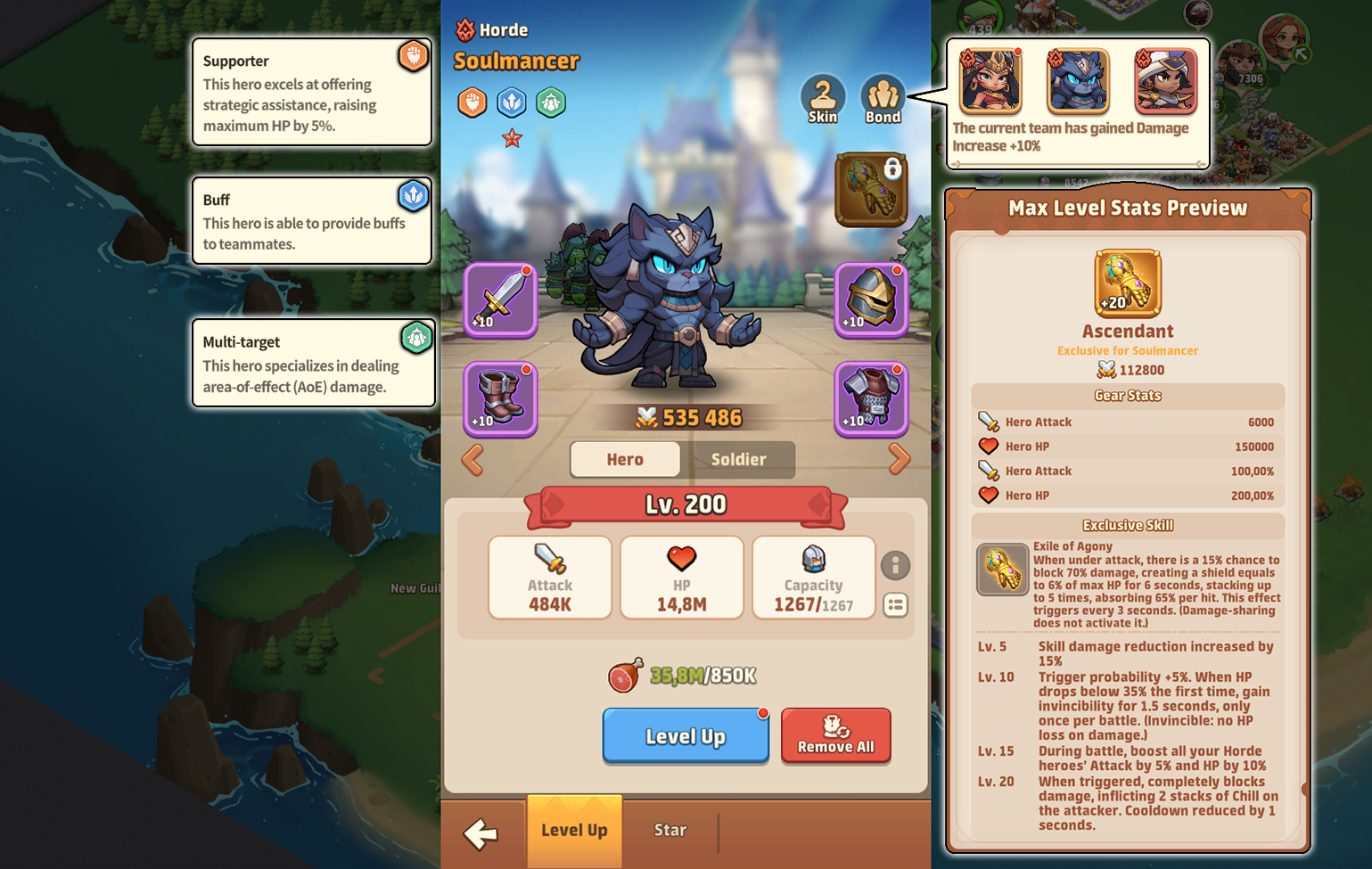Go to previous hero with left arrow
The width and height of the screenshot is (1372, 869).
pyautogui.click(x=471, y=460)
